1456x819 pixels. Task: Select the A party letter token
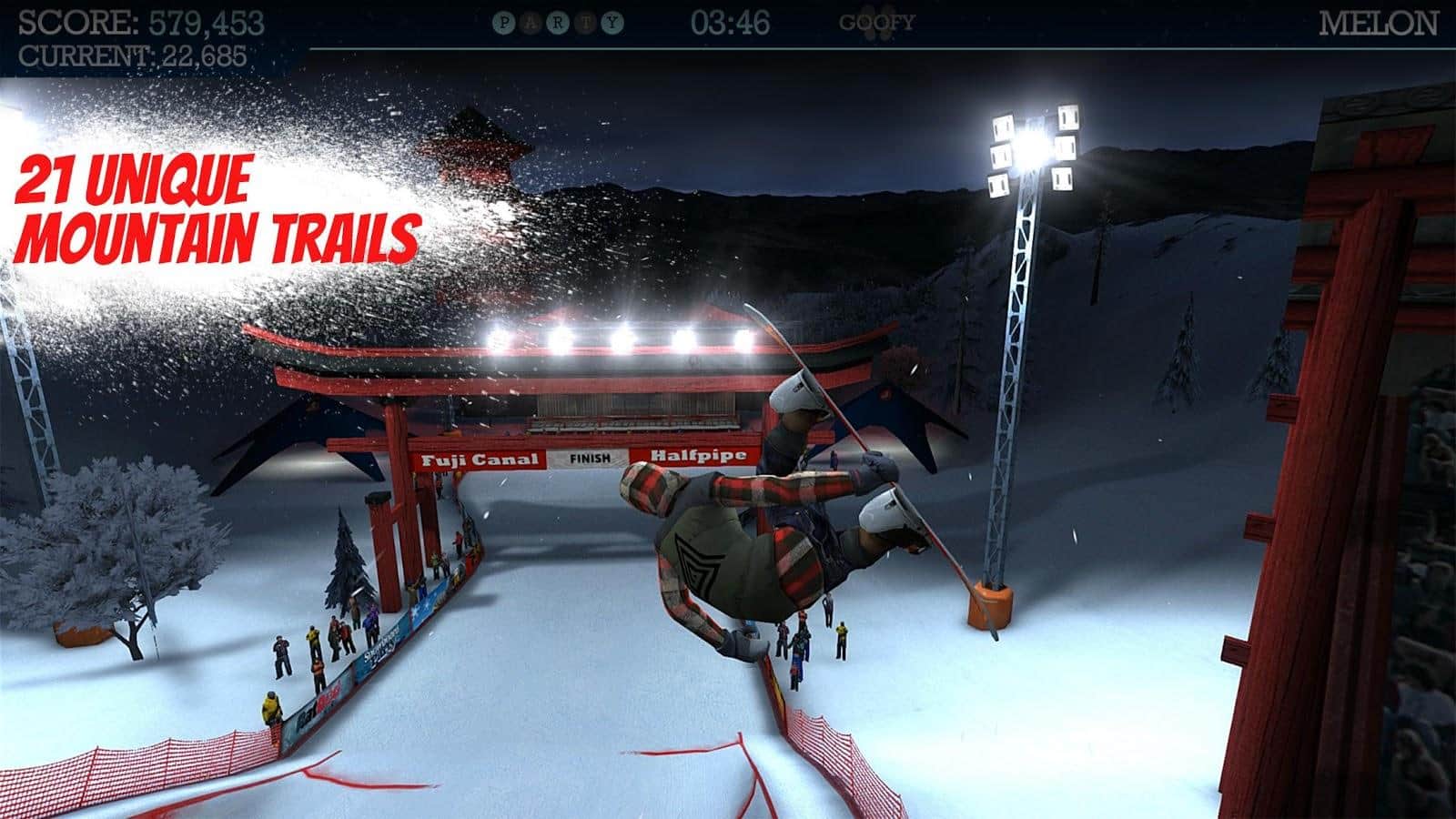(x=531, y=21)
